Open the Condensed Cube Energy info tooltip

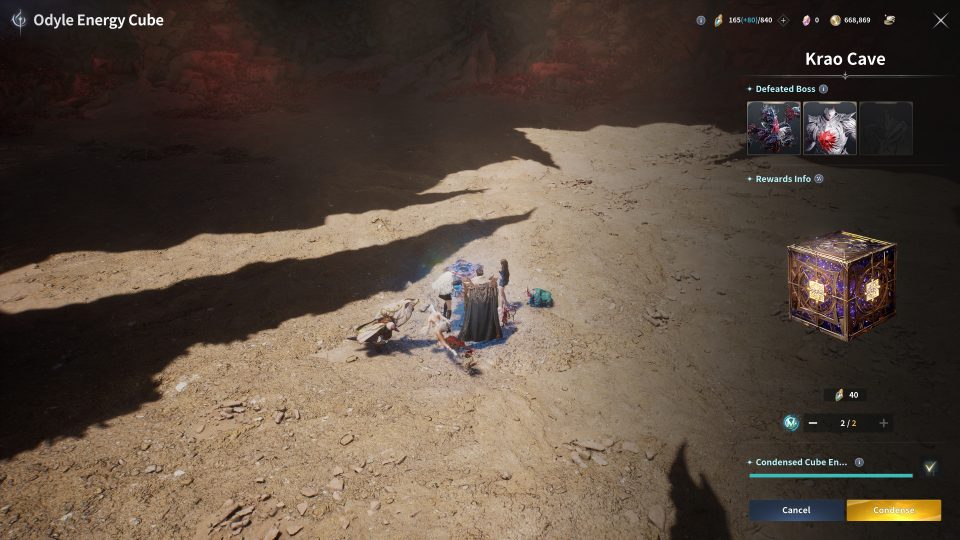coord(859,463)
